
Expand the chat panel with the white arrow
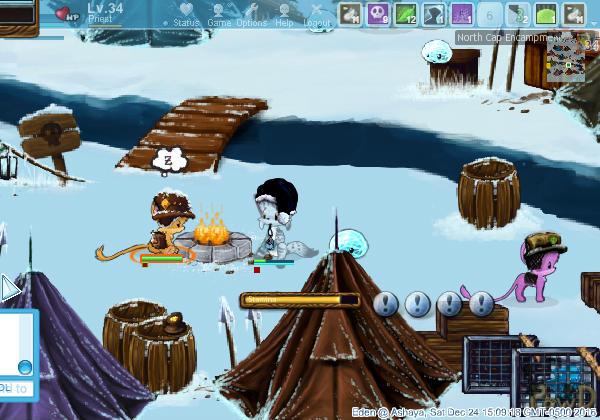[x=9, y=289]
